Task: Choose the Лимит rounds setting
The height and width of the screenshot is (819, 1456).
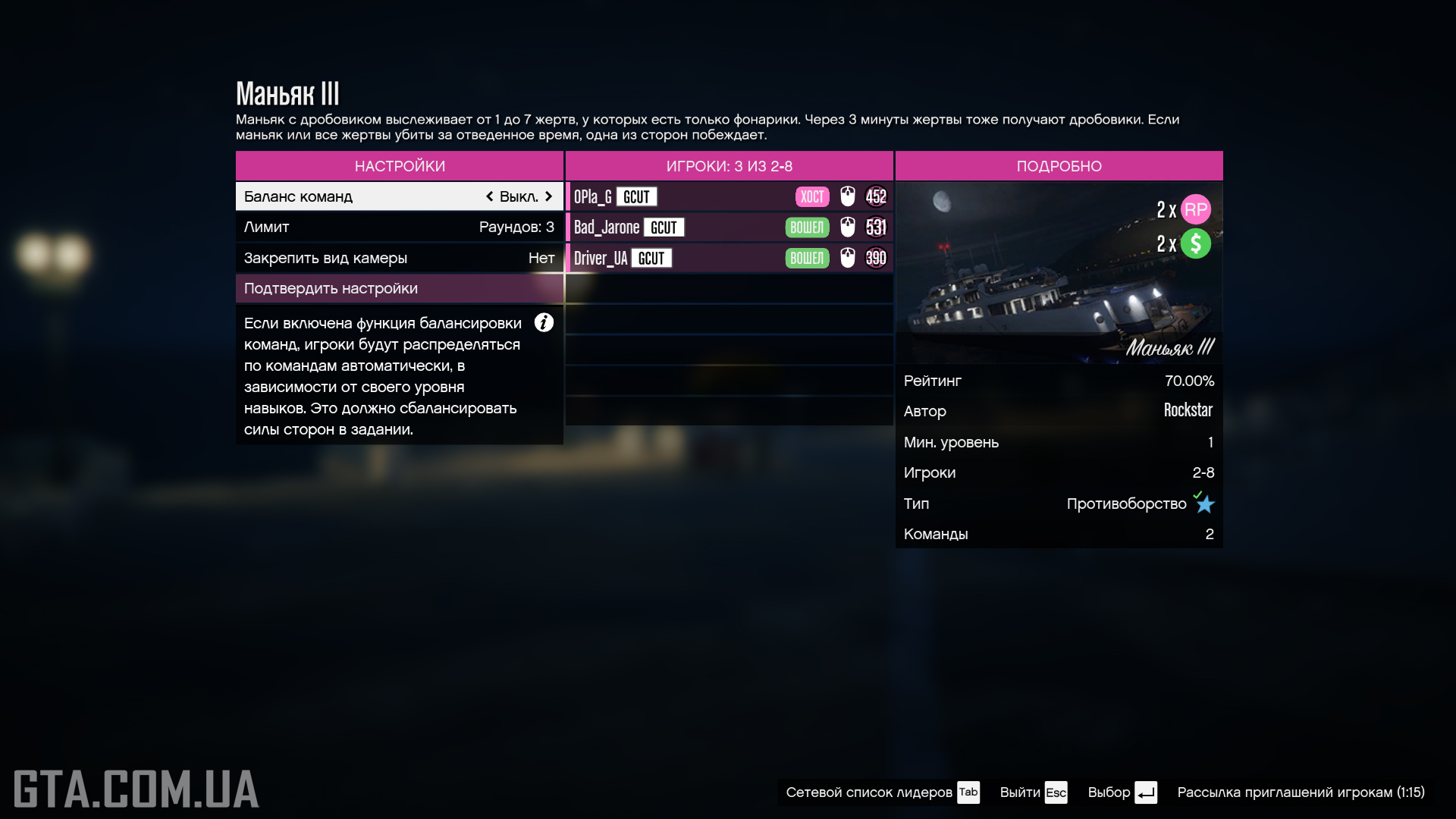Action: pyautogui.click(x=399, y=227)
